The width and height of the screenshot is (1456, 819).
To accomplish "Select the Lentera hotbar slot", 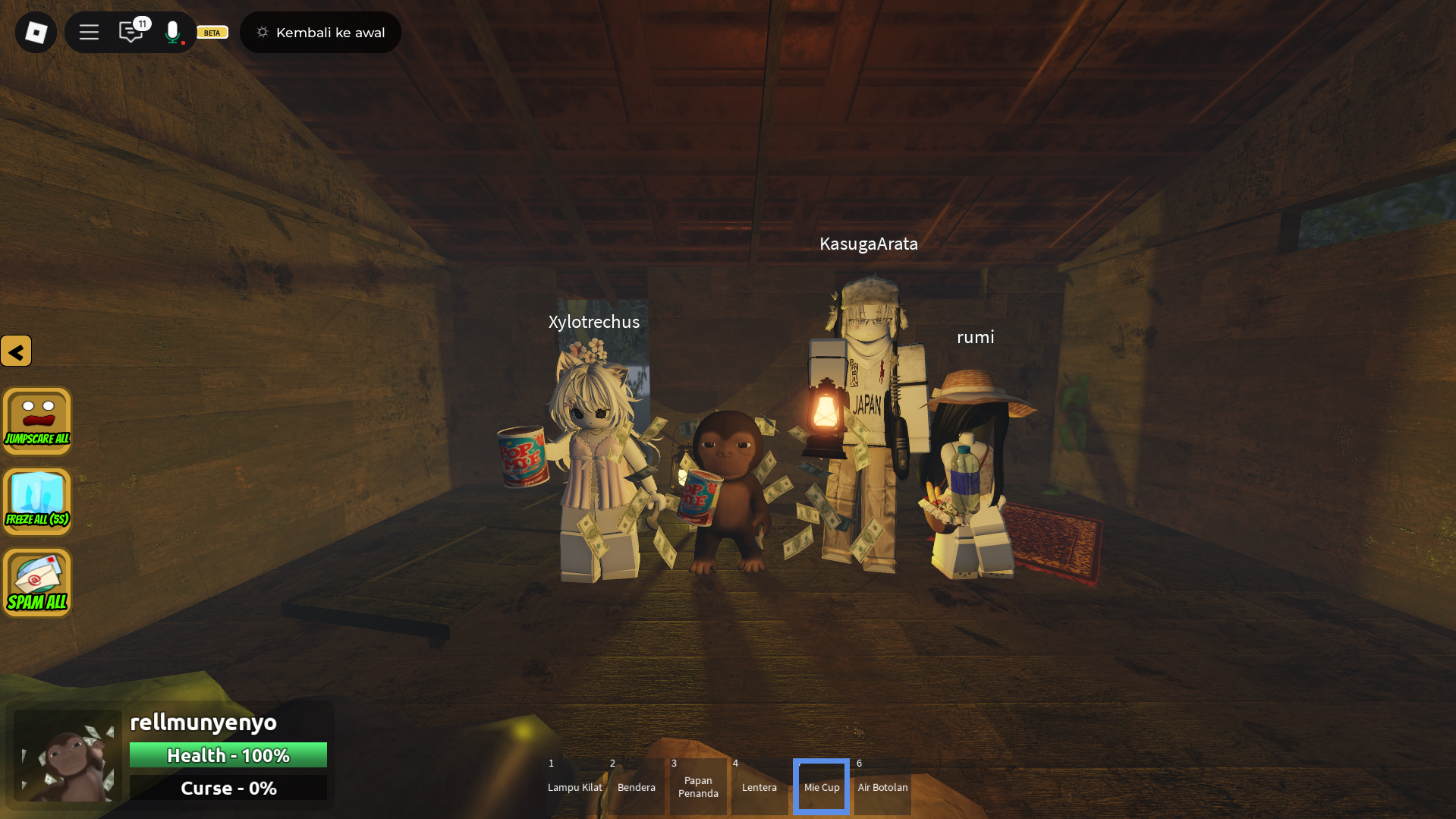I will (x=759, y=787).
